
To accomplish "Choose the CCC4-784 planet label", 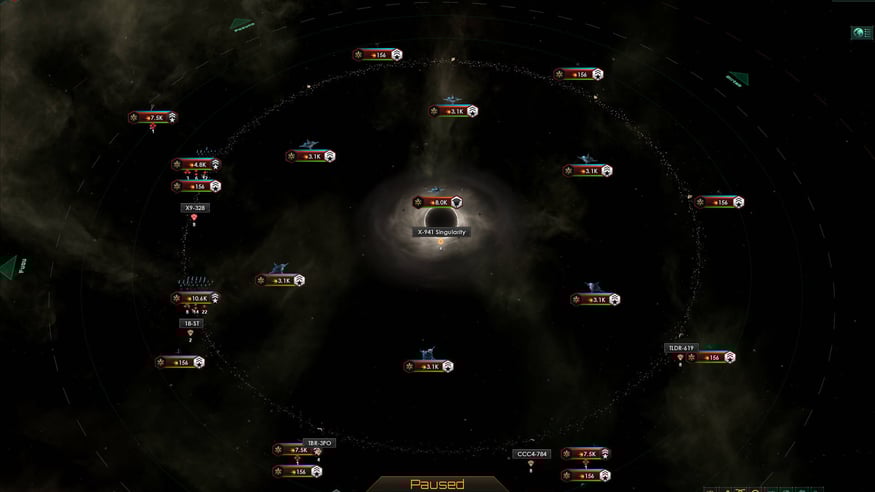I will click(x=531, y=453).
